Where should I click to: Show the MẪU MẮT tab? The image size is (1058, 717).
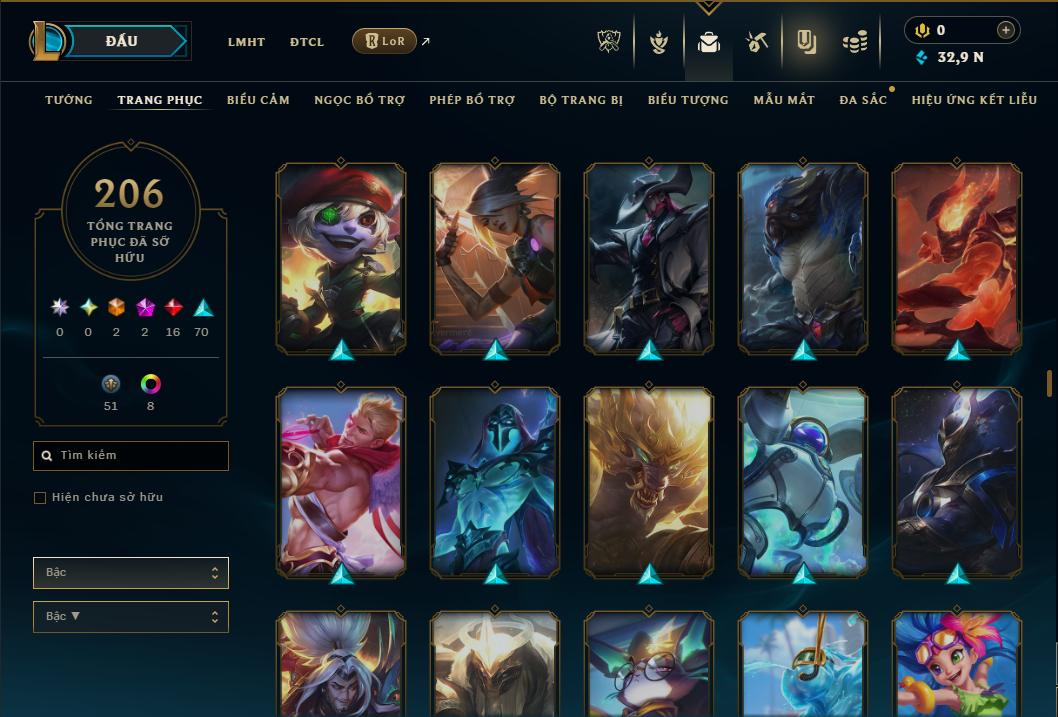tap(784, 100)
